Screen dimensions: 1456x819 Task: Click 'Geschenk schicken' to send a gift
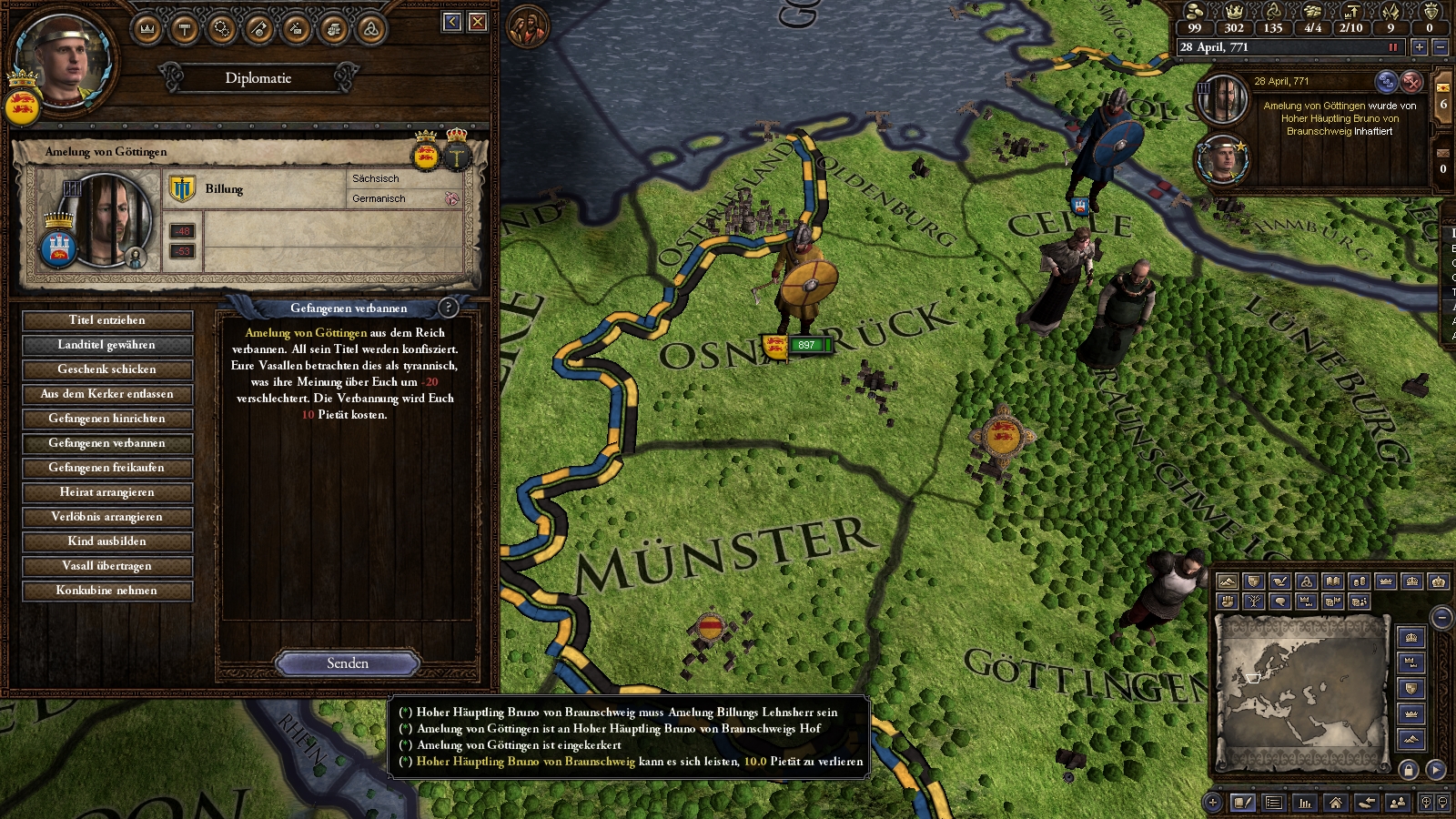(107, 369)
